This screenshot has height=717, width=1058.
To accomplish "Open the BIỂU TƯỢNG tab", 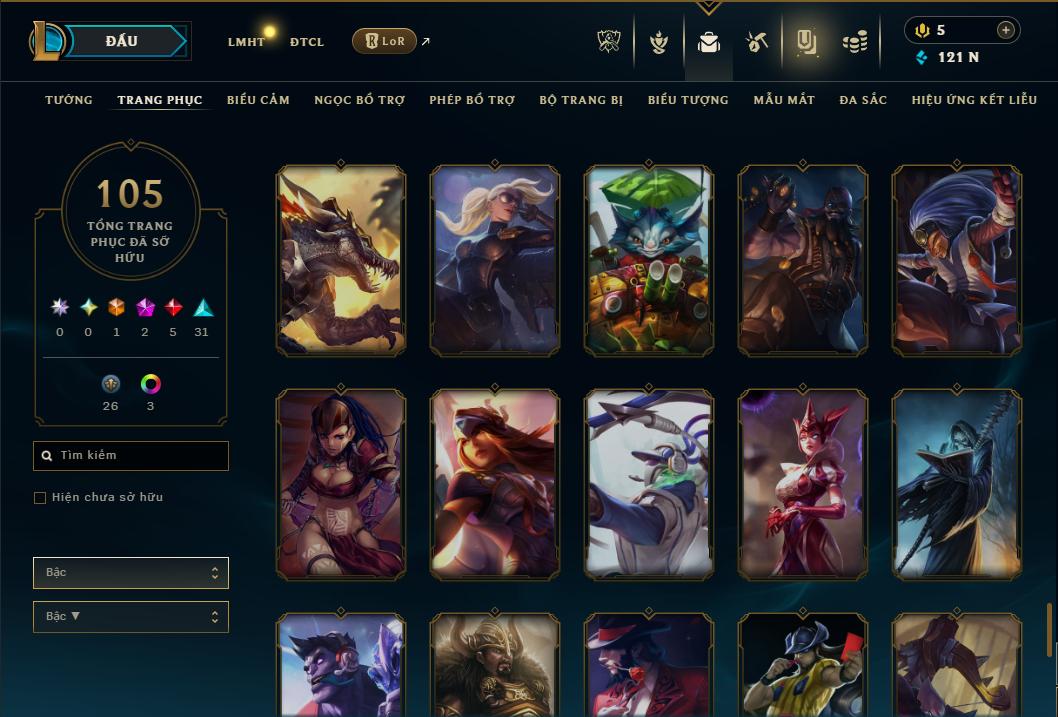I will click(688, 100).
